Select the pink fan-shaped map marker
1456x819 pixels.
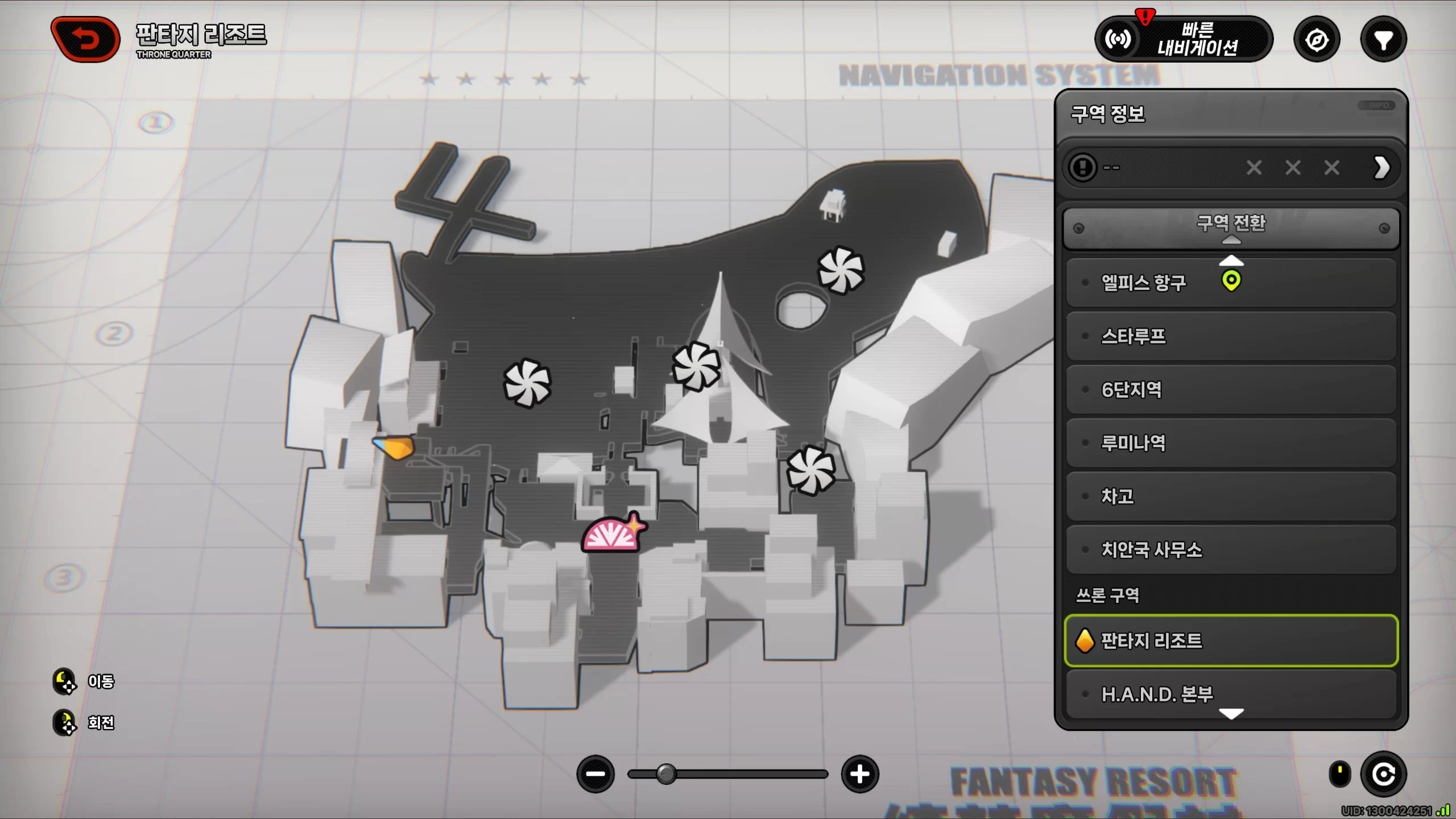pyautogui.click(x=611, y=535)
